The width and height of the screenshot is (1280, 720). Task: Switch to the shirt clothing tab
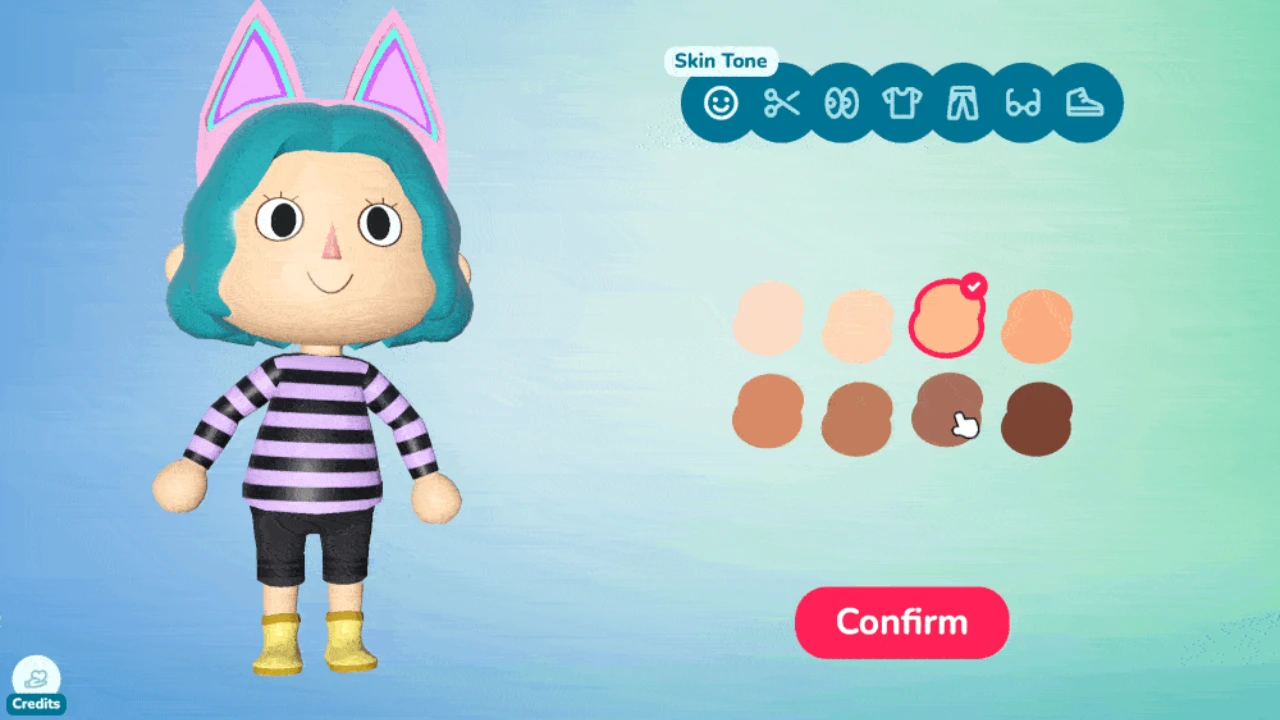tap(902, 103)
